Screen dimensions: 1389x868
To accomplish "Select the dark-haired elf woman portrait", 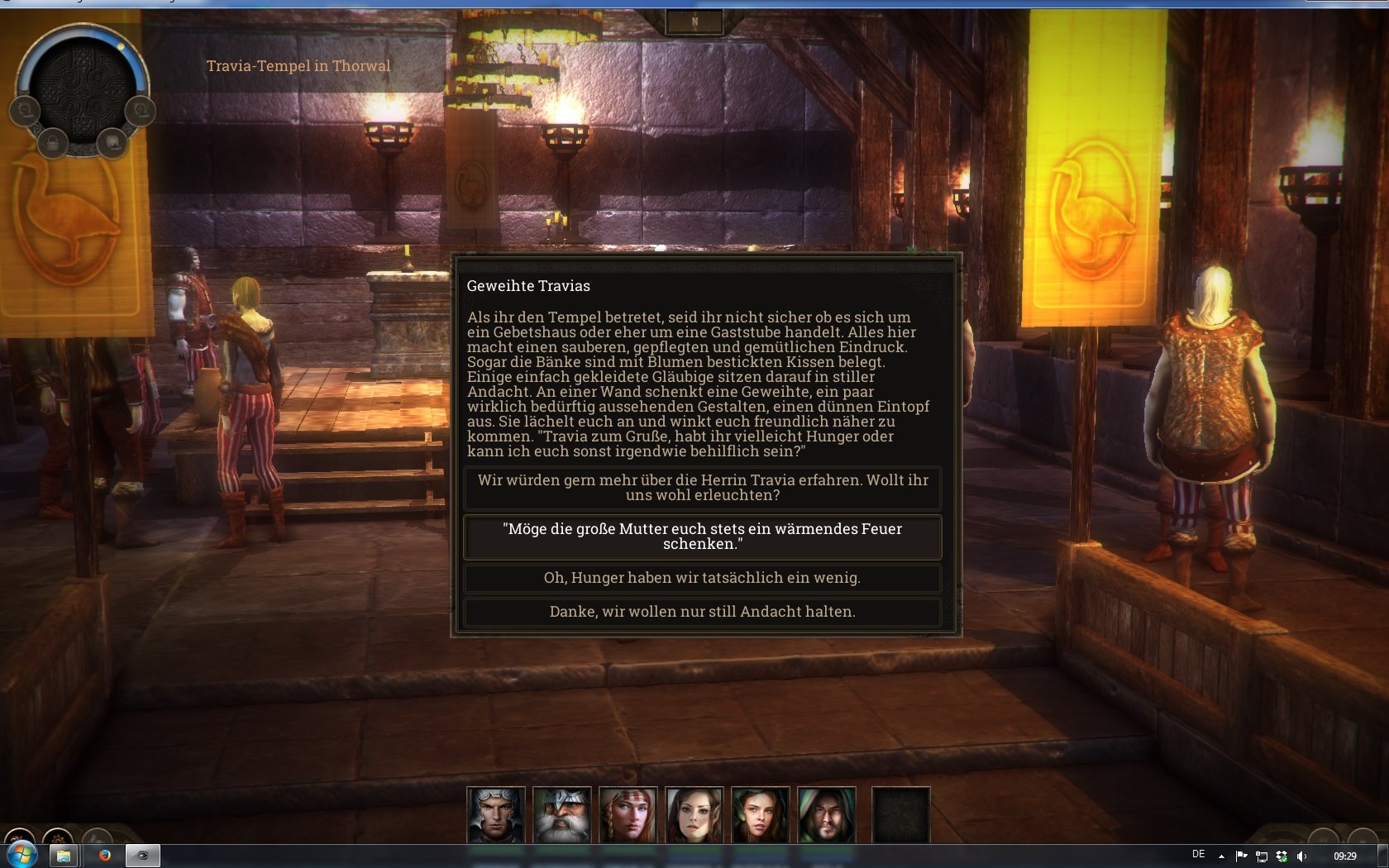I will pos(694,814).
